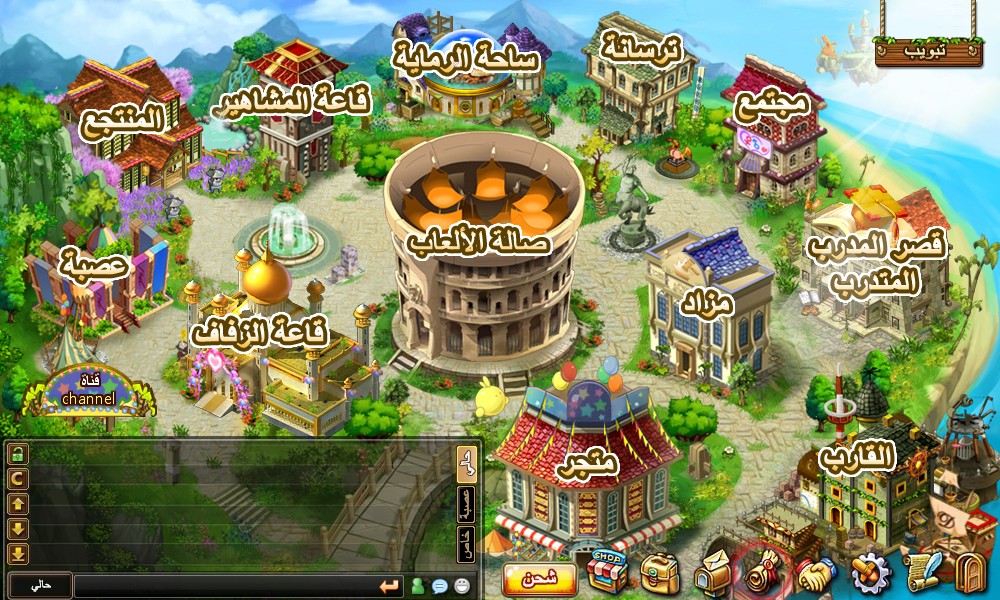Viewport: 1000px width, 600px height.
Task: Switch to the guild chat tab
Action: click(466, 504)
